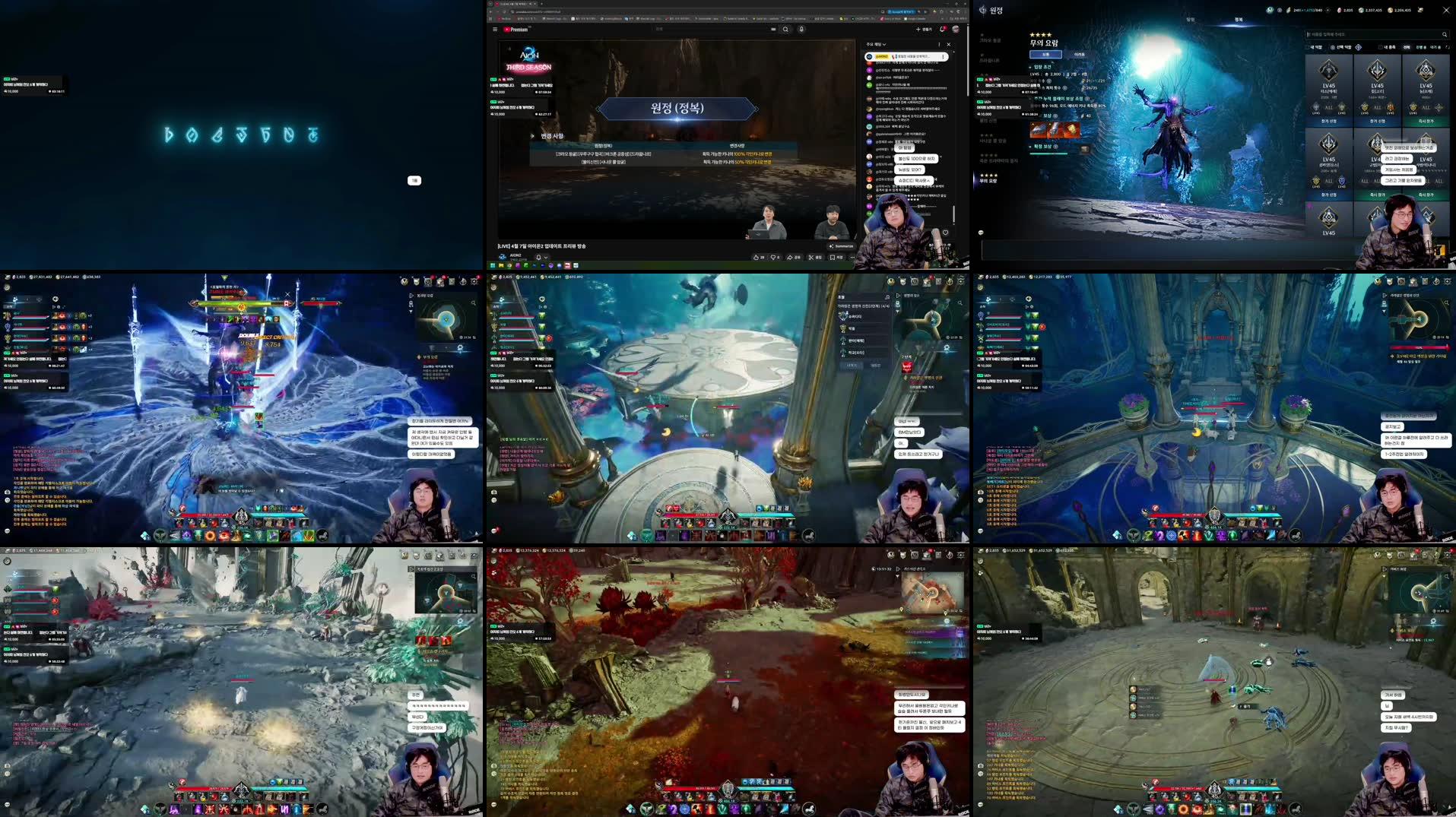1456x817 pixels.
Task: Toggle the 내 종족 filter checkbox
Action: pos(1379,47)
